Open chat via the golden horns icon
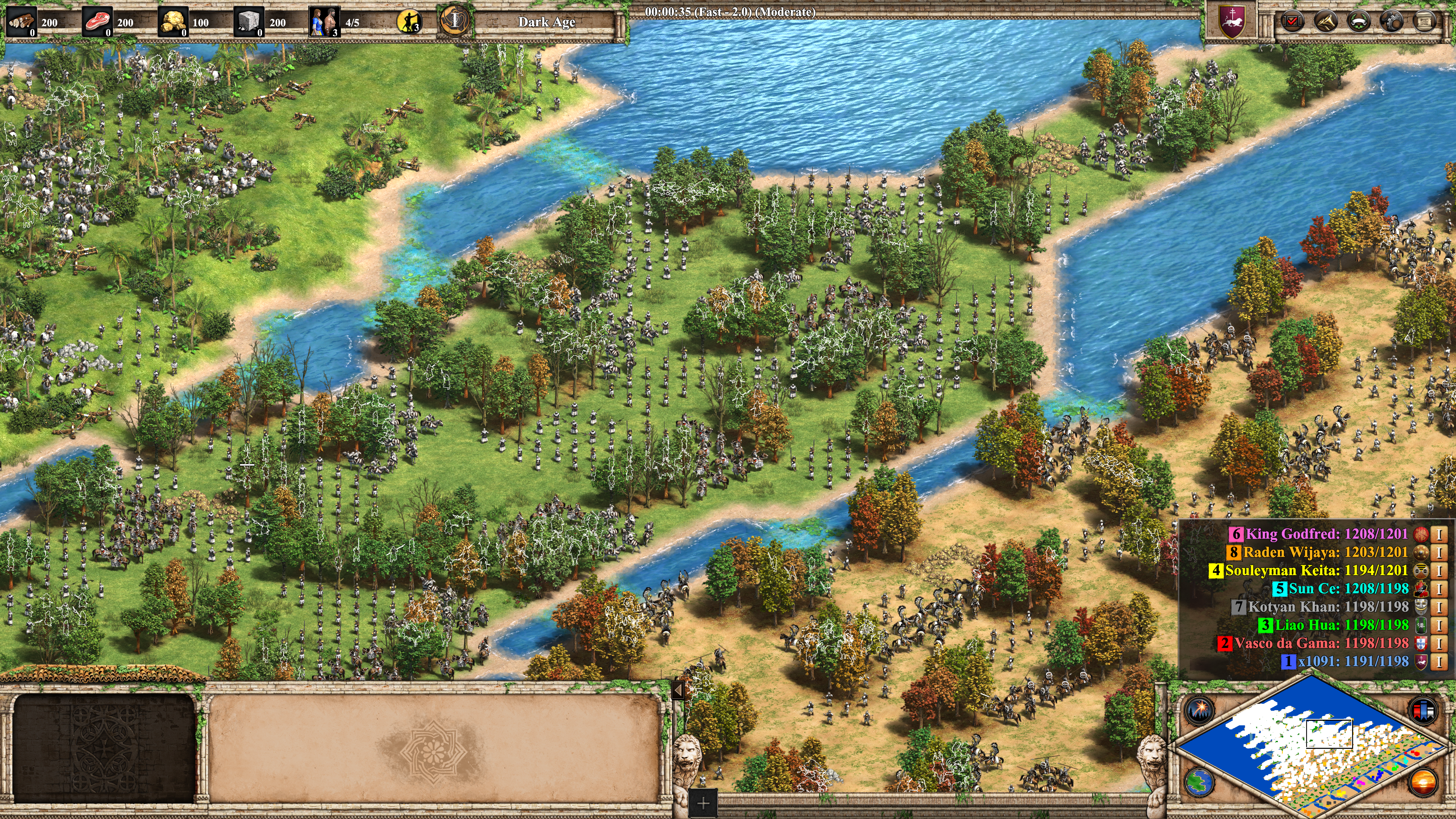Image resolution: width=1456 pixels, height=819 pixels. click(1325, 22)
